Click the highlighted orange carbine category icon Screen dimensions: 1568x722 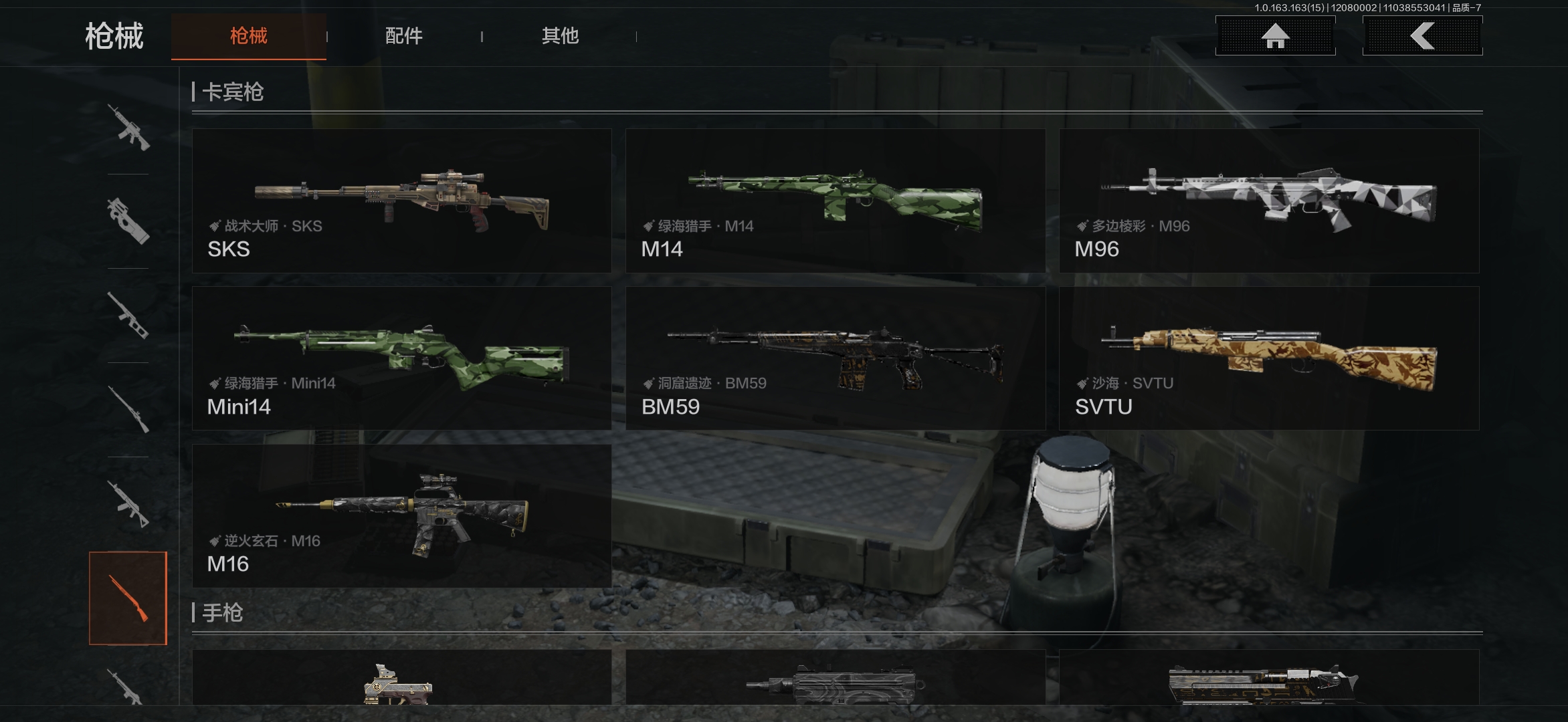[128, 598]
